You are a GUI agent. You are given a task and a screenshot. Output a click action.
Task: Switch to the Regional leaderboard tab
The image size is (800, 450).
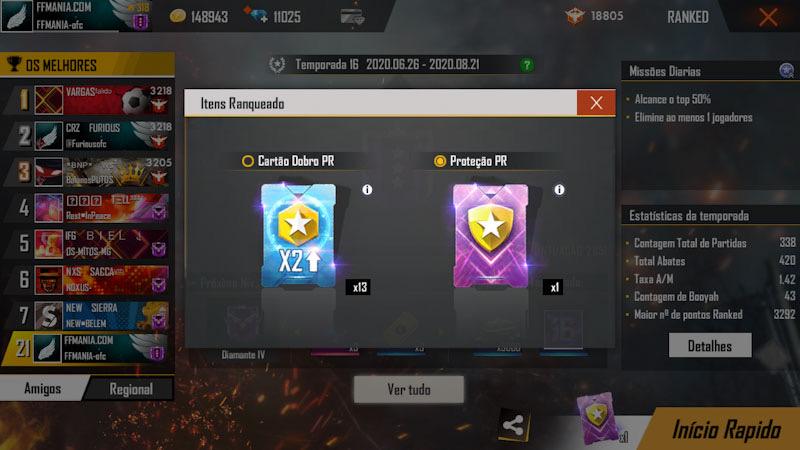coord(131,389)
